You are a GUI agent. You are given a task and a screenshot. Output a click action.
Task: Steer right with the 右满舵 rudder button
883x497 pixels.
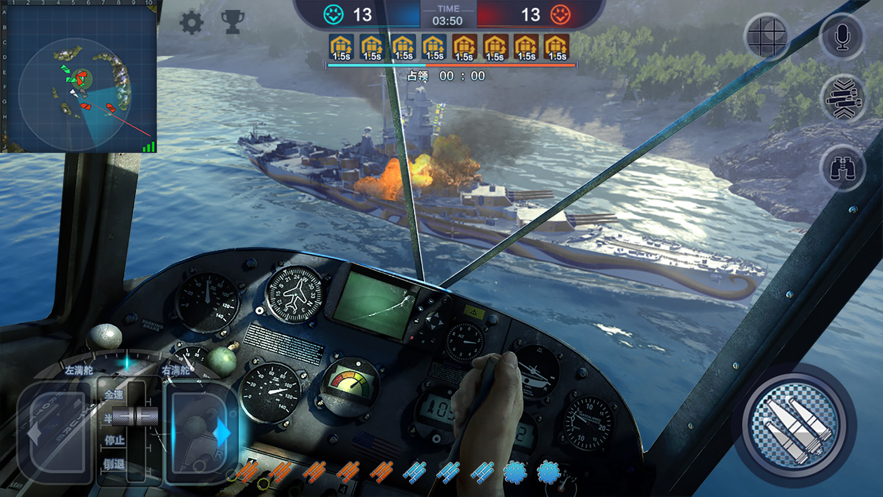[x=200, y=432]
